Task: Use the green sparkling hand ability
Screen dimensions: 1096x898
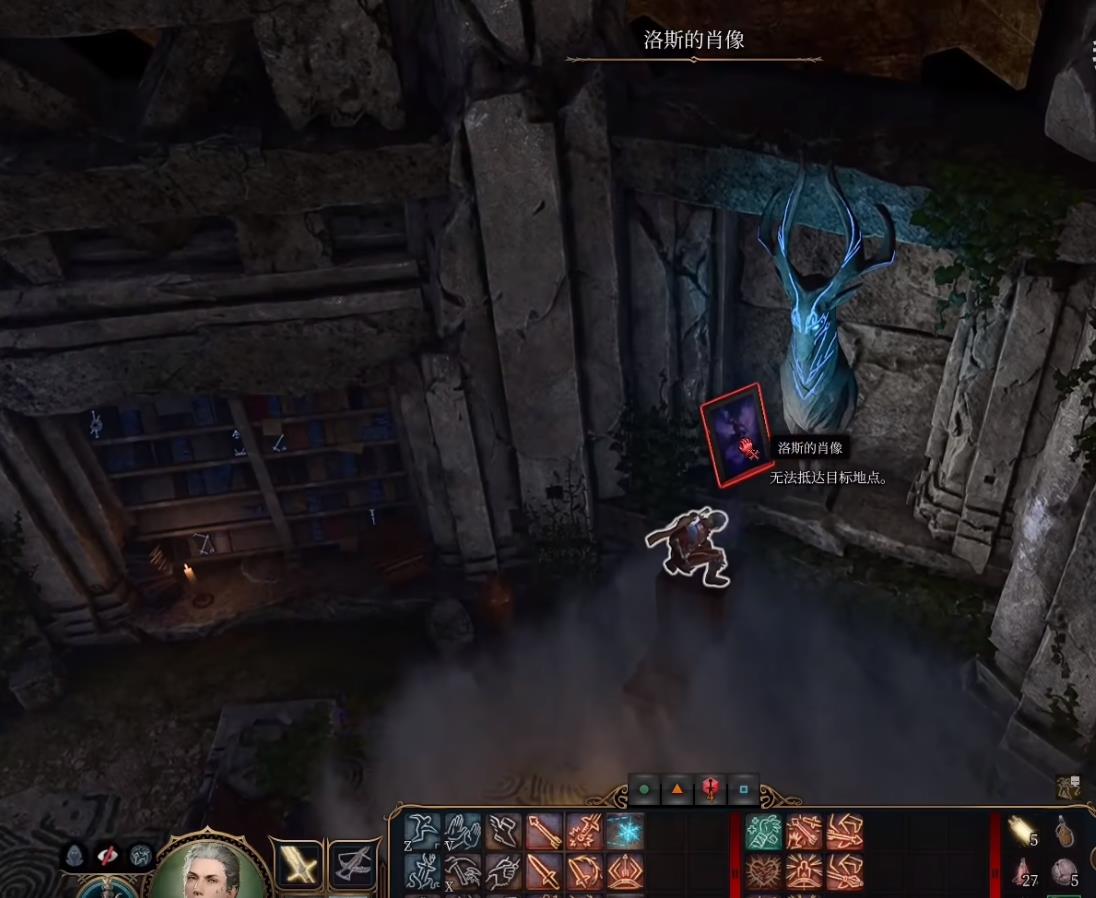Action: 764,832
